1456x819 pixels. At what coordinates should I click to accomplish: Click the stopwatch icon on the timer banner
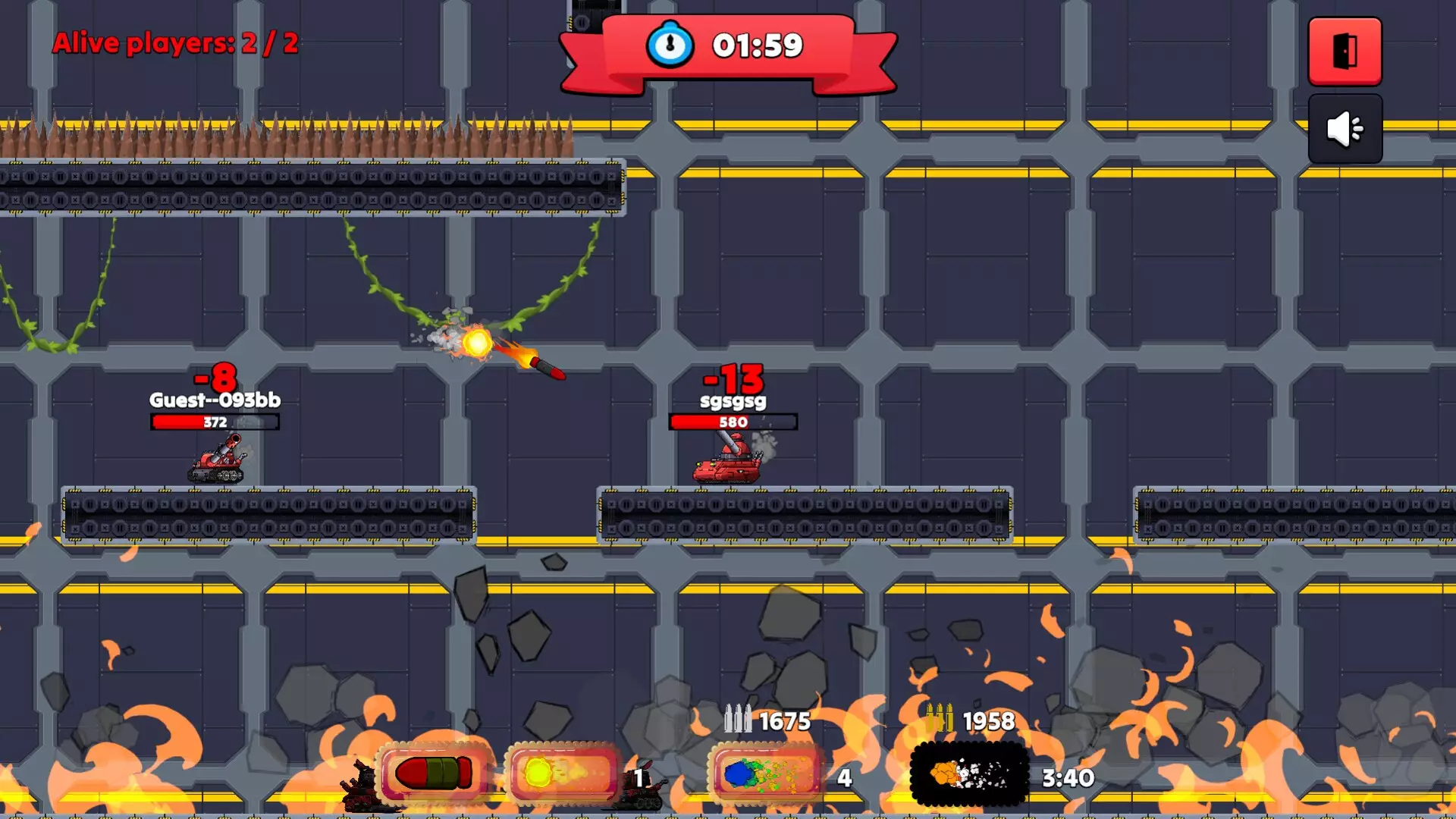point(670,45)
